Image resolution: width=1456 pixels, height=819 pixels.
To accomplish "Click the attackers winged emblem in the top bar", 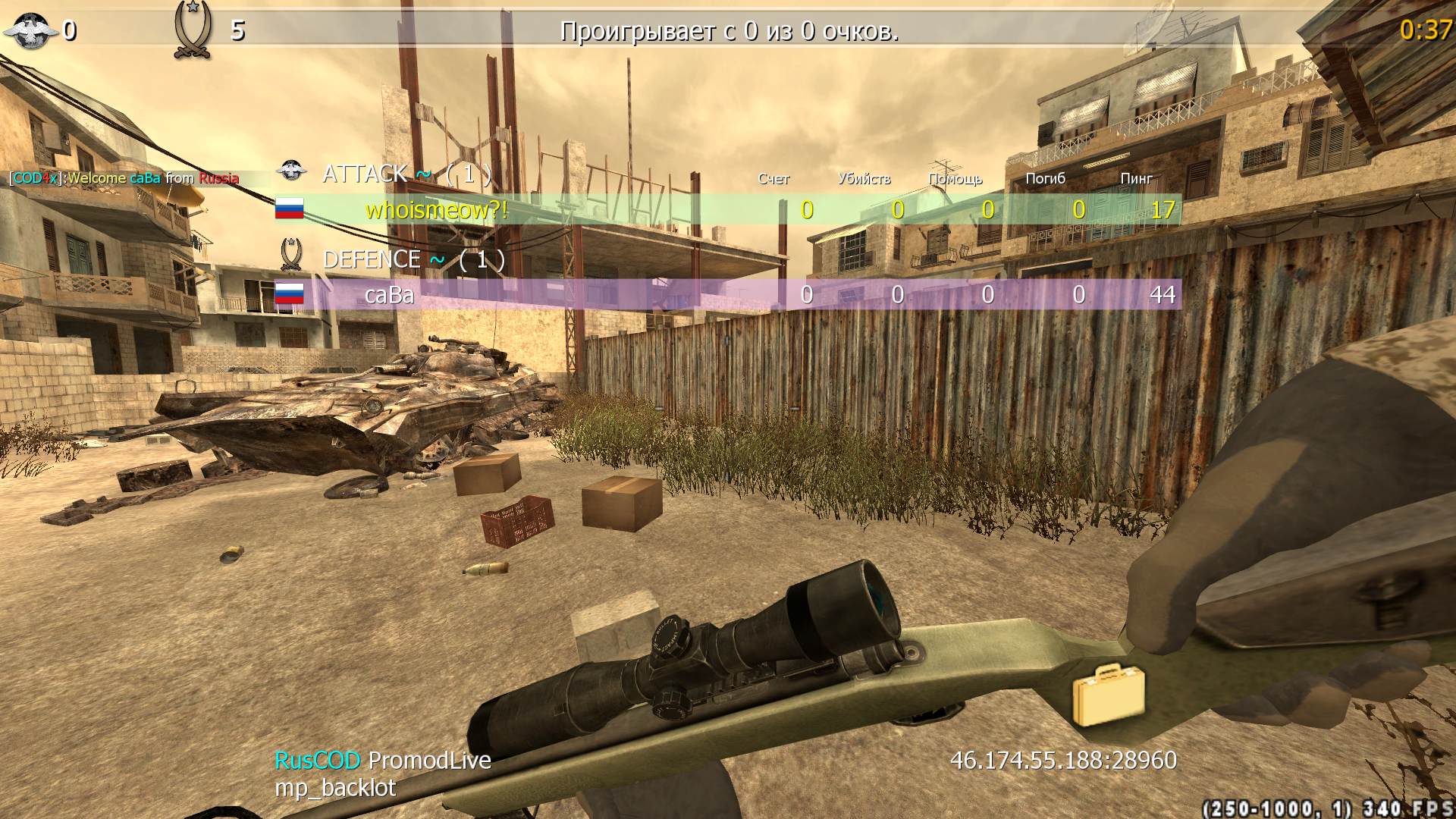I will pyautogui.click(x=30, y=30).
